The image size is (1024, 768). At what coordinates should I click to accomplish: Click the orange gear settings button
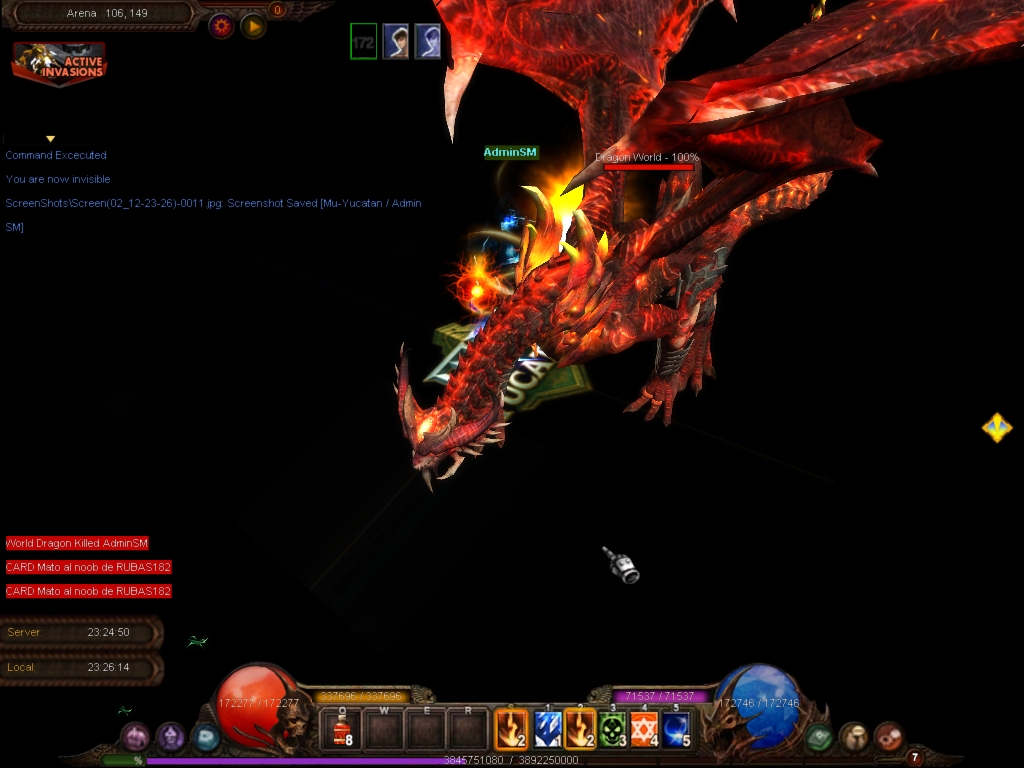pyautogui.click(x=221, y=26)
